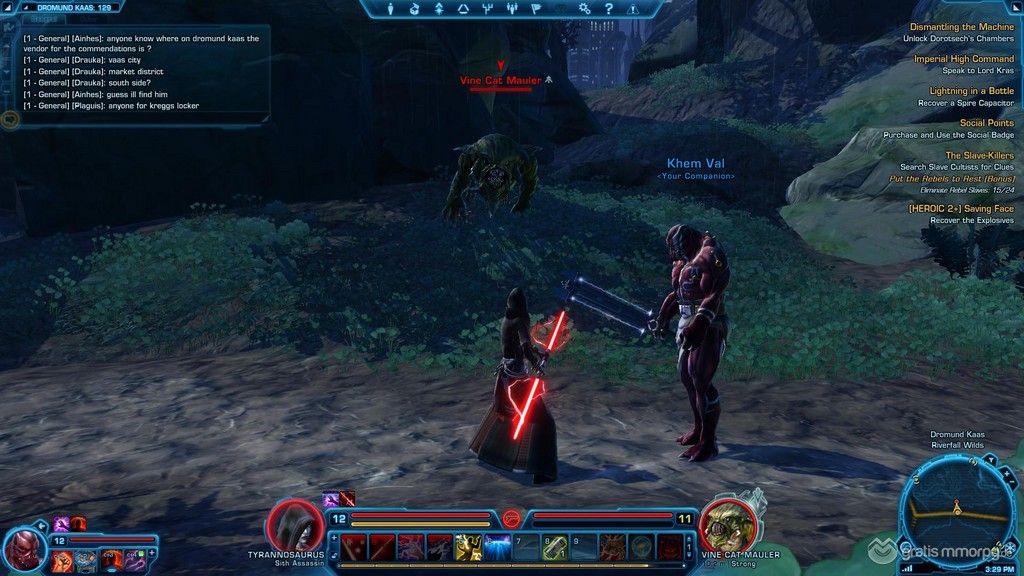Image resolution: width=1024 pixels, height=576 pixels.
Task: Activate the companion's orange fist ability
Action: (62, 560)
